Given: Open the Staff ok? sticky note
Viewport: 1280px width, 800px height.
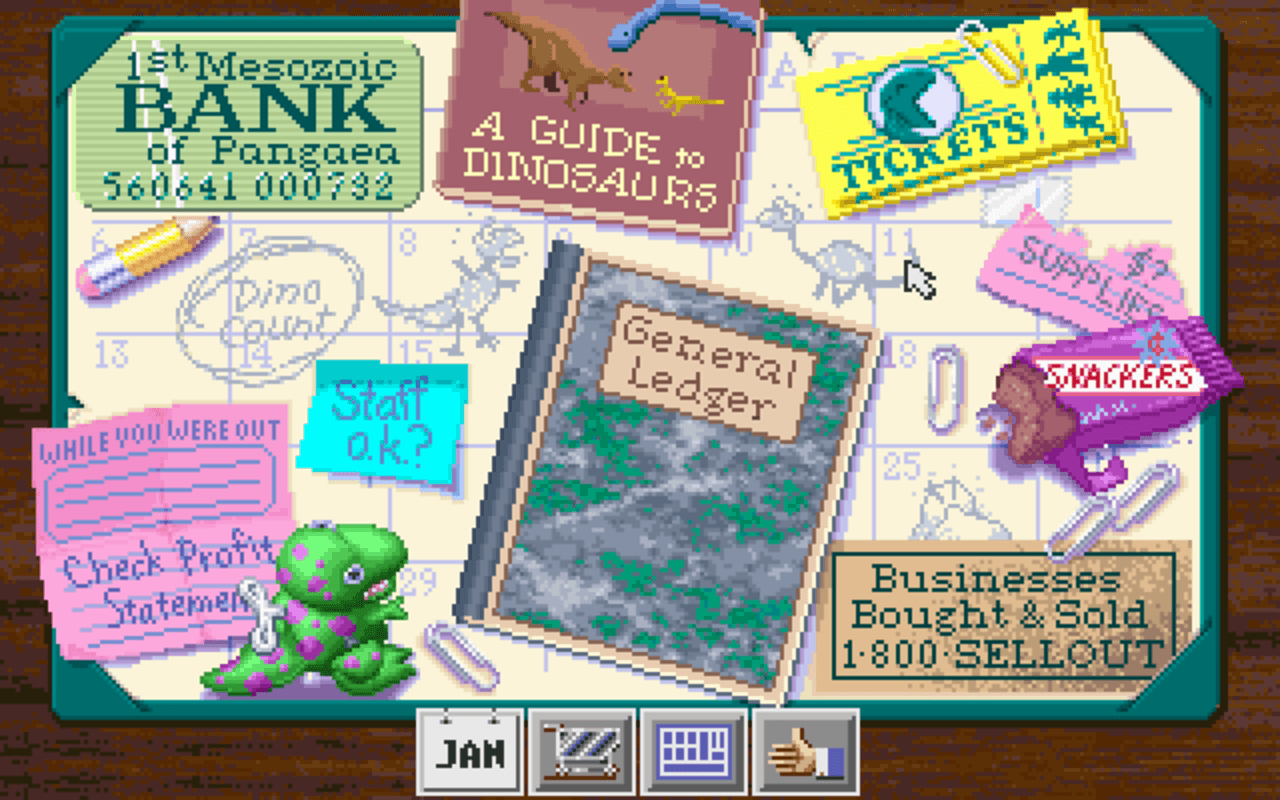Looking at the screenshot, I should [x=390, y=415].
